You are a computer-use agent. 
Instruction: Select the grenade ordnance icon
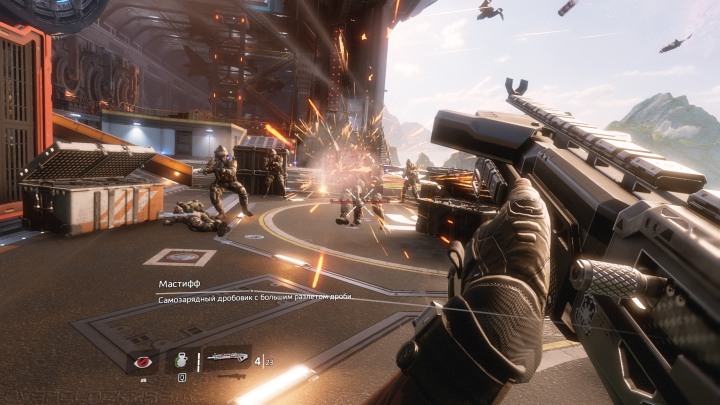[x=182, y=360]
